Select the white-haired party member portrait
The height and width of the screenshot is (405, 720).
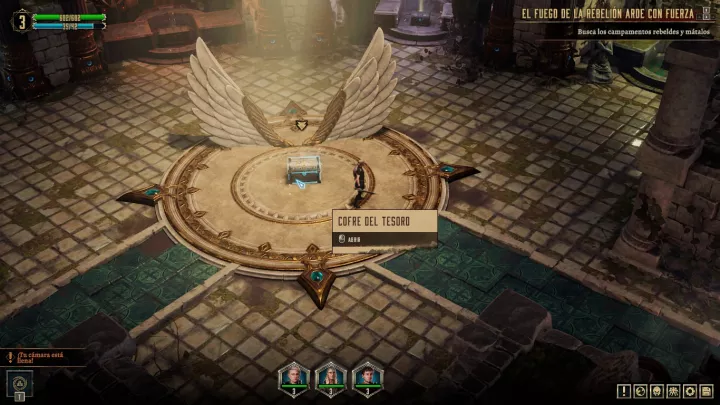(x=295, y=376)
